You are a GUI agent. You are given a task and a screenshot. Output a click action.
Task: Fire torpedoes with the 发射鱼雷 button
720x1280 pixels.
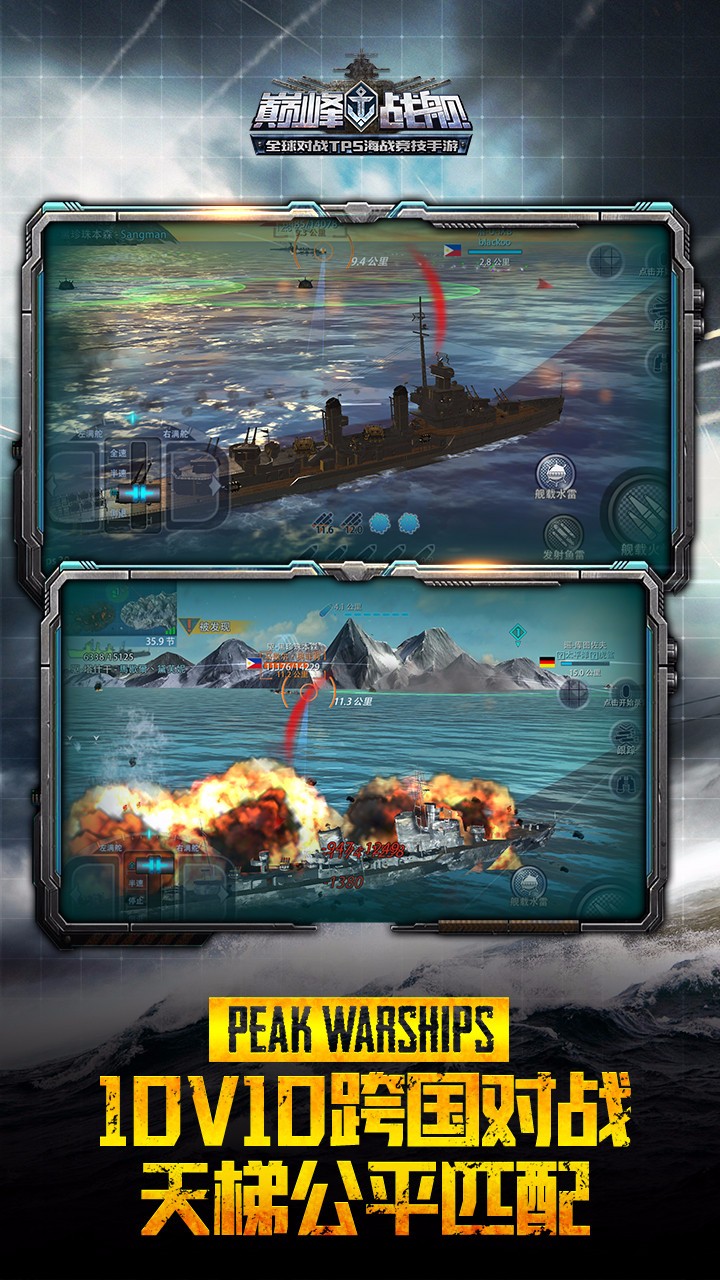tap(564, 535)
